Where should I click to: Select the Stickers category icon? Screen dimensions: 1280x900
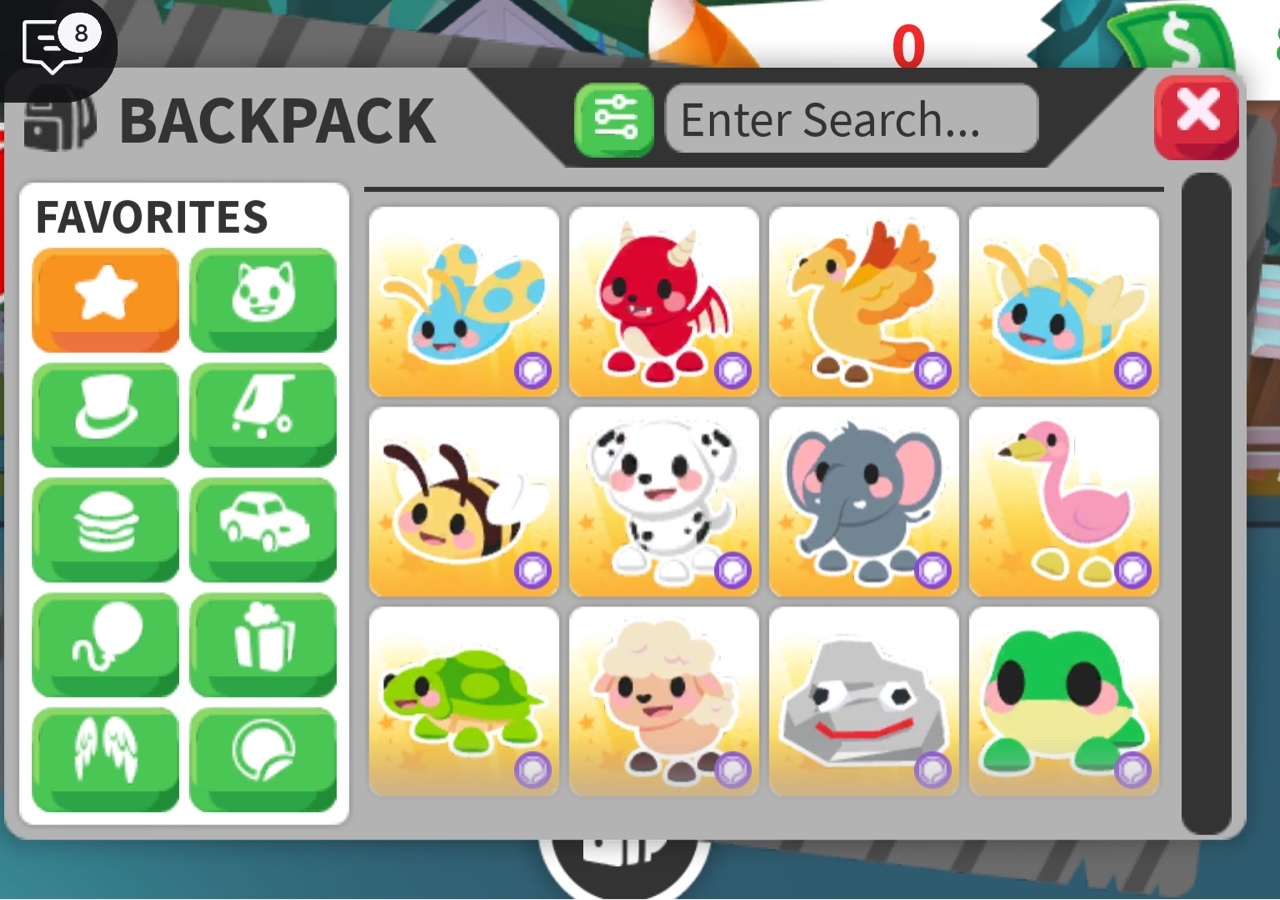[263, 757]
